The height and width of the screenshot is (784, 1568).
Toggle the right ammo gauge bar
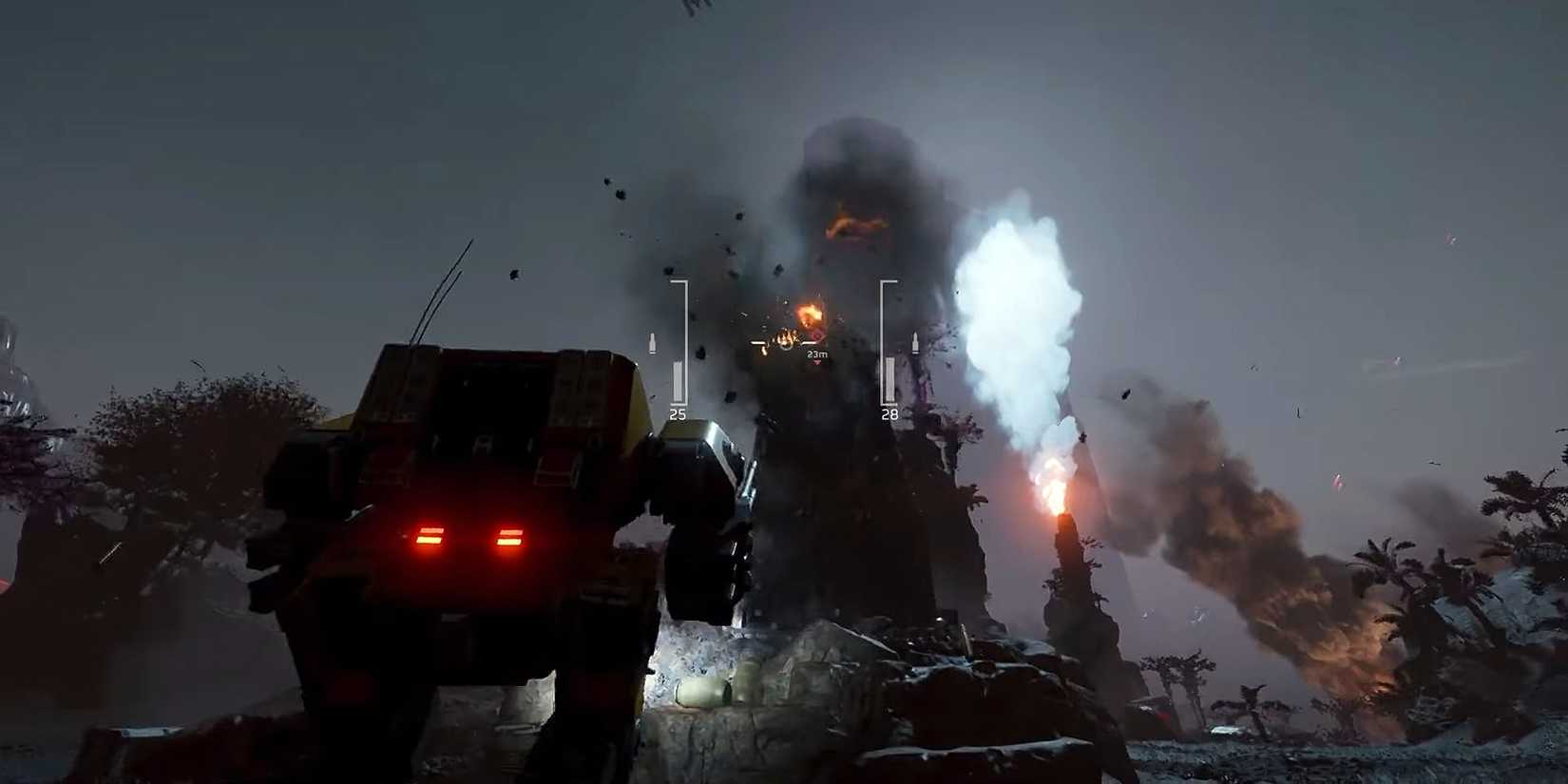click(x=889, y=379)
